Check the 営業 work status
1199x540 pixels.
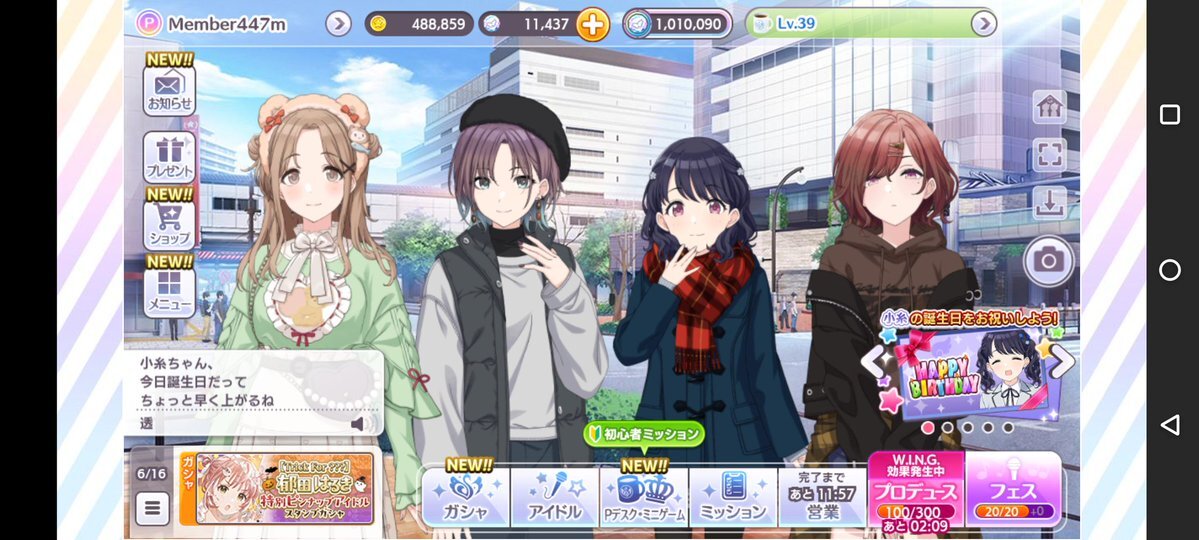pyautogui.click(x=820, y=497)
